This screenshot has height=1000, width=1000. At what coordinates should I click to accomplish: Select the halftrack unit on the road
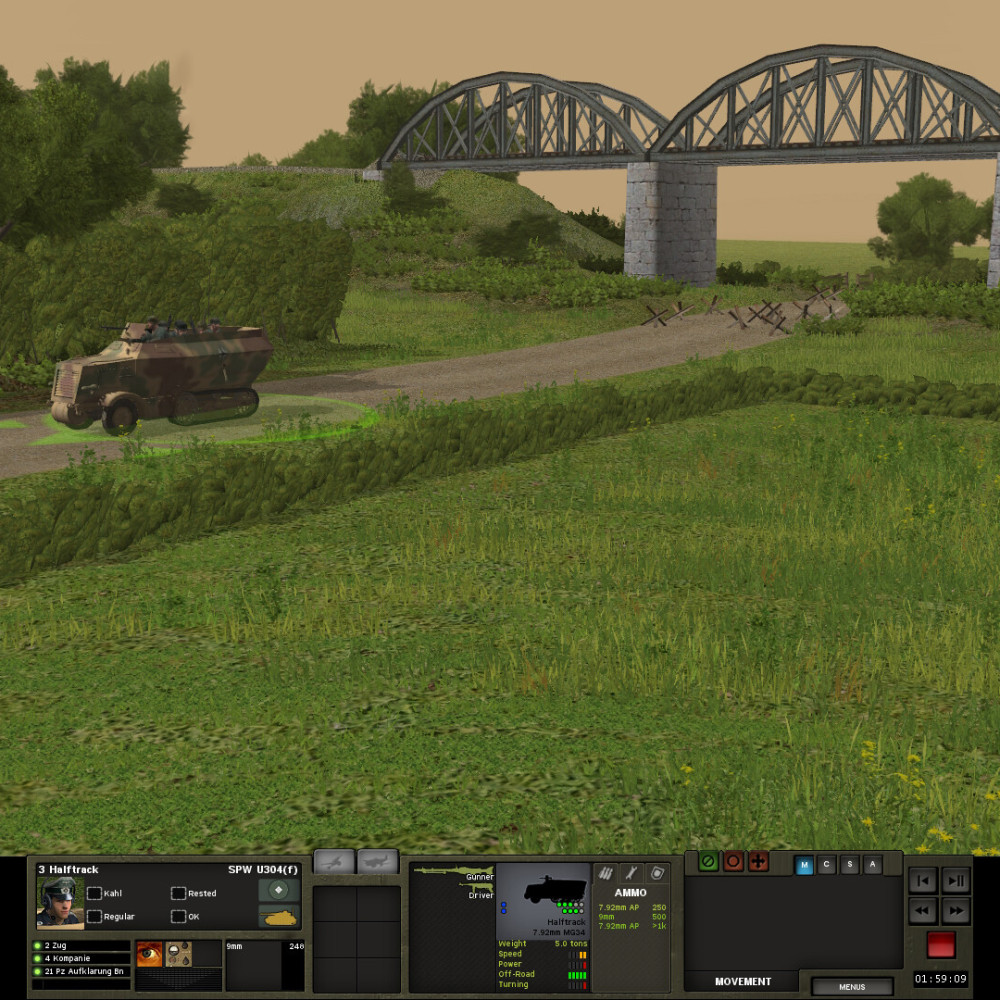tap(162, 373)
